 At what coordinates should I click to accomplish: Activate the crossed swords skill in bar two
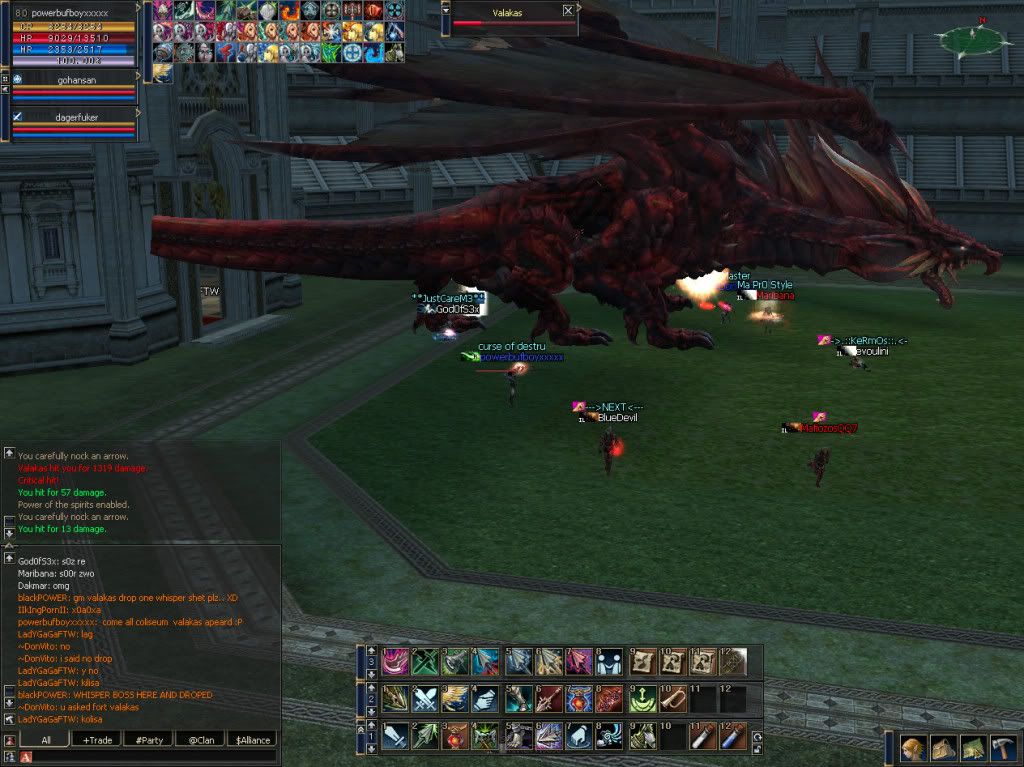425,698
